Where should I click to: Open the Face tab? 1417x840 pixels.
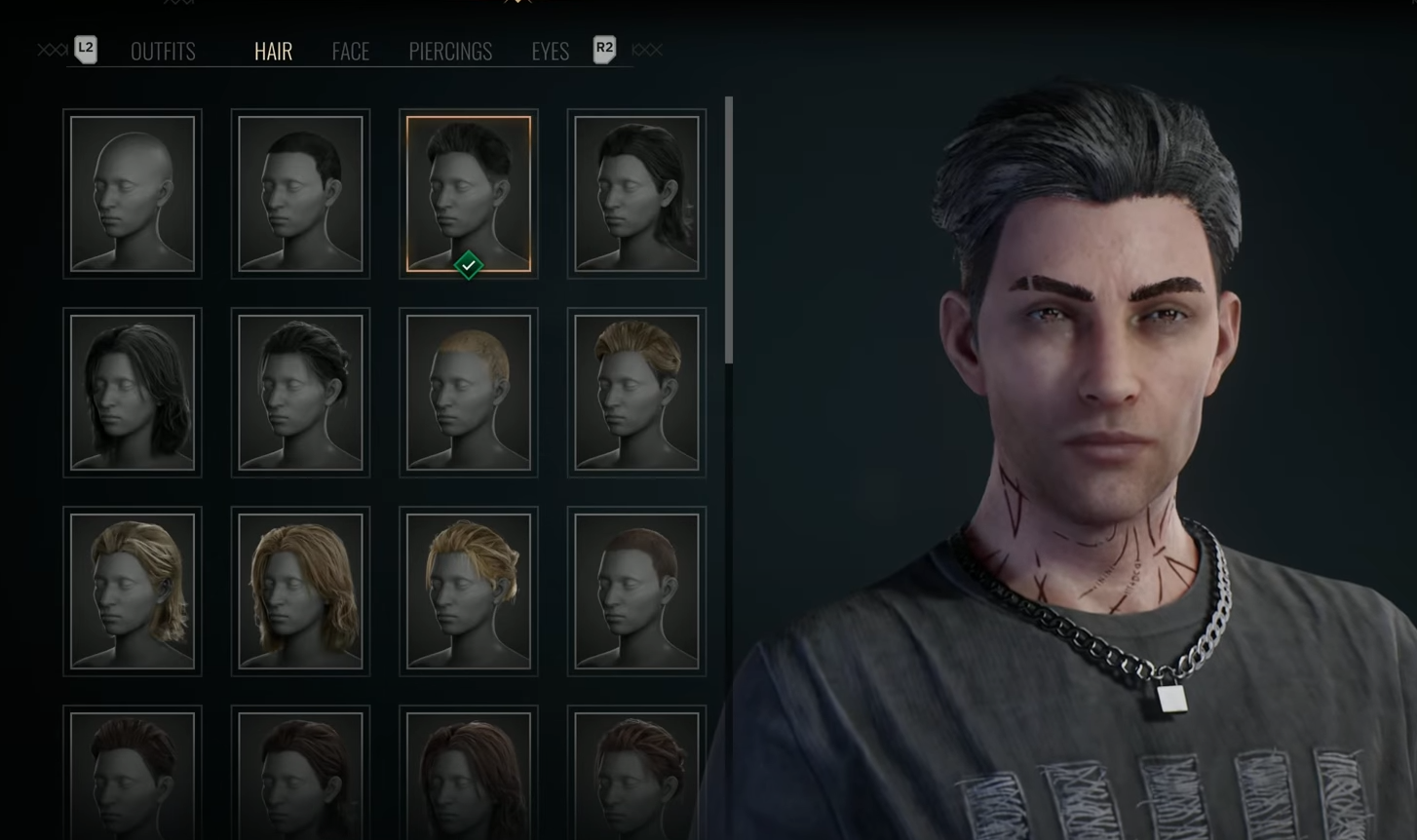(x=350, y=52)
